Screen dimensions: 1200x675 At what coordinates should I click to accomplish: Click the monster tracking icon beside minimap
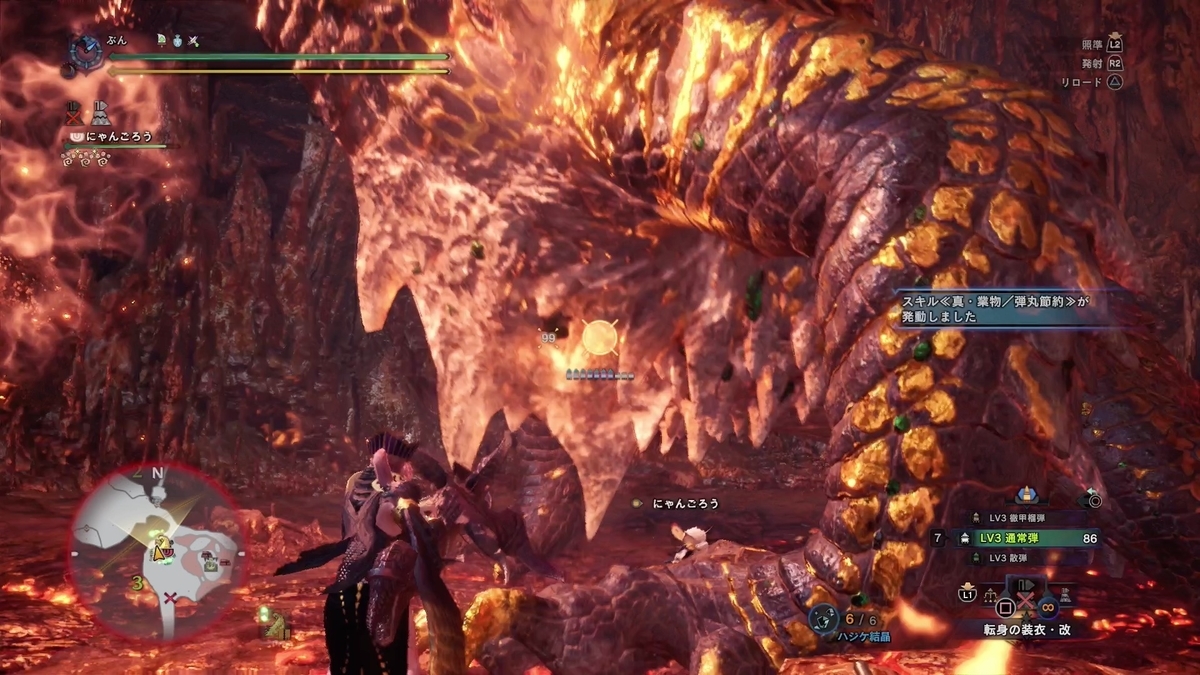pos(270,623)
